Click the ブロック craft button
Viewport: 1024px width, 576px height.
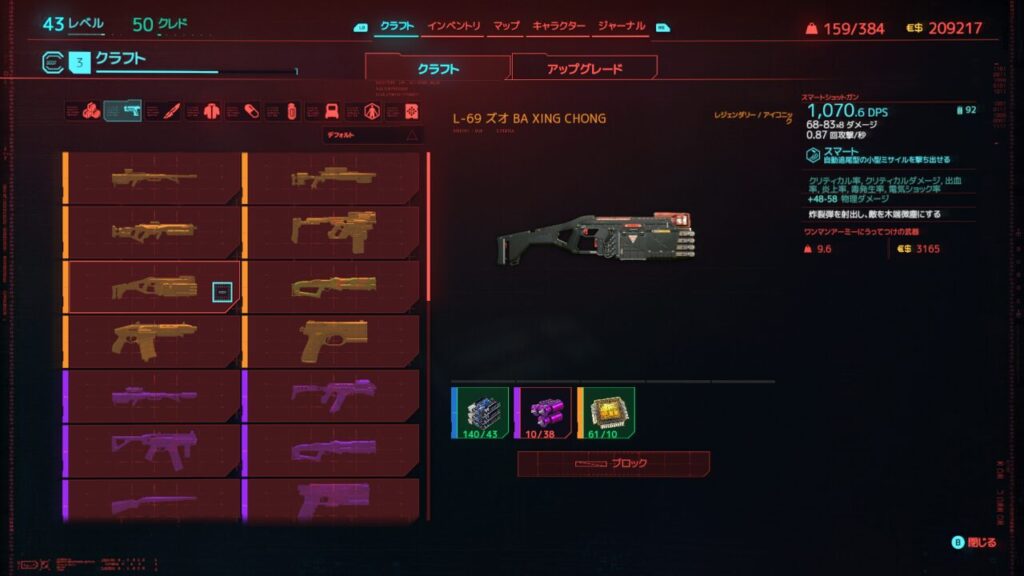613,464
